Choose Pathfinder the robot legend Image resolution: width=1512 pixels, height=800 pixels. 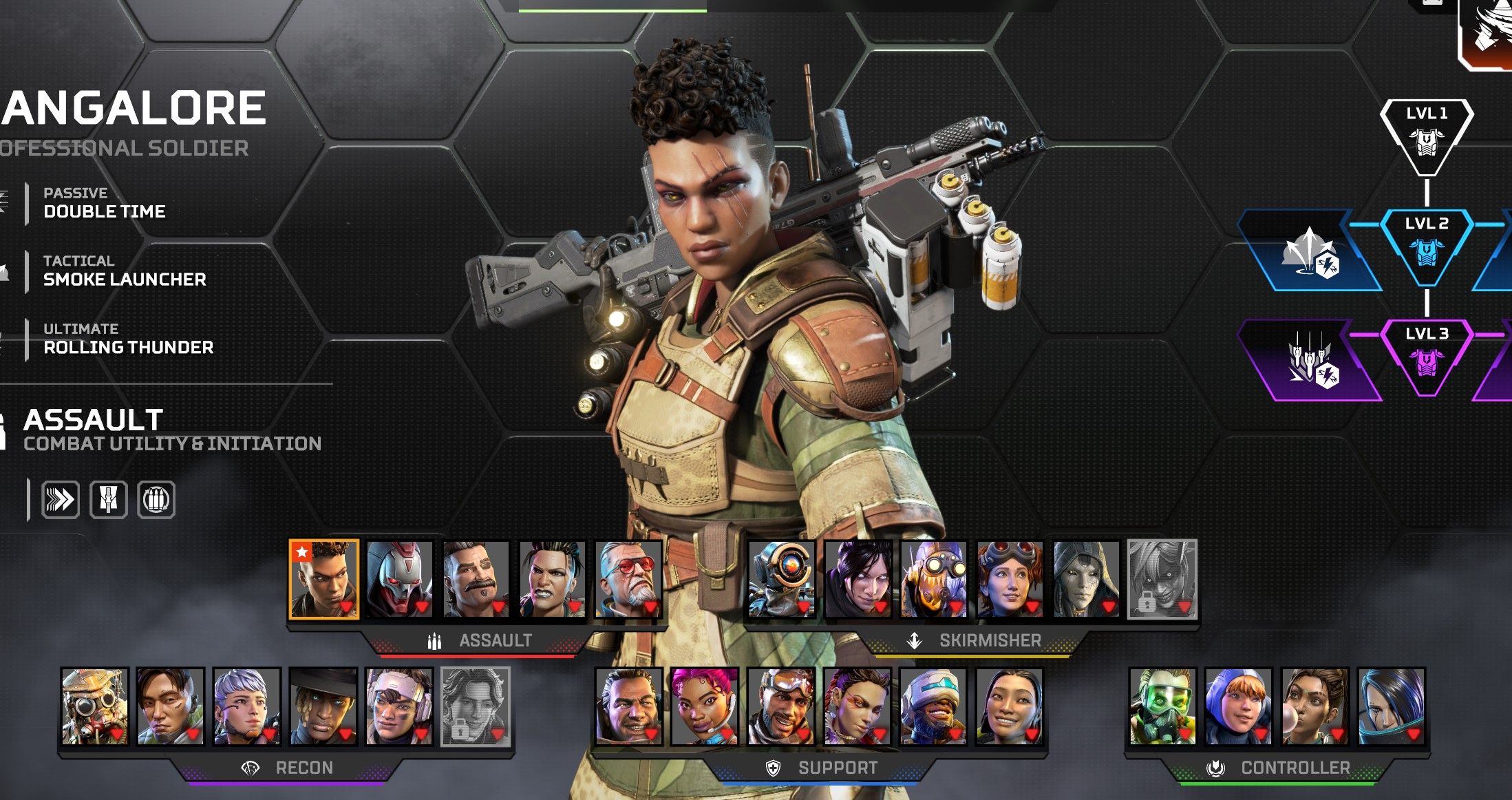coord(782,579)
